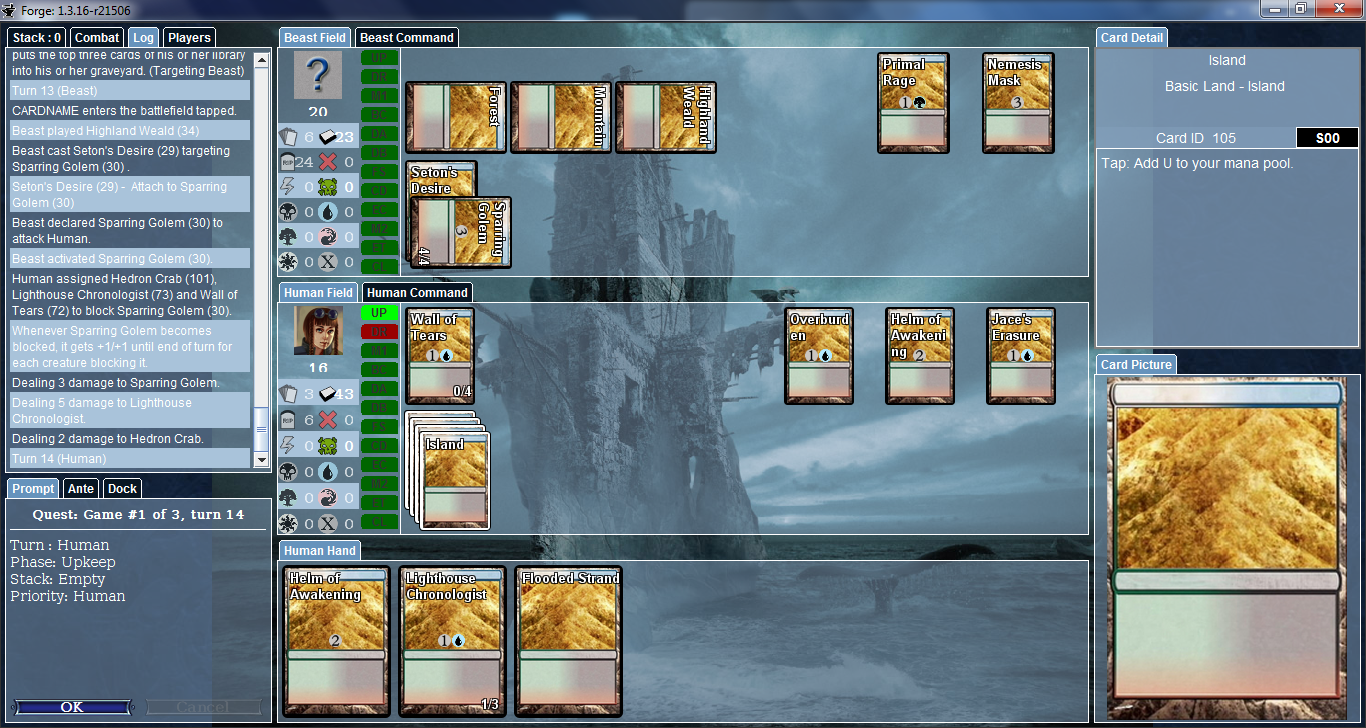Select the Beast Command tab
The height and width of the screenshot is (728, 1366).
407,38
